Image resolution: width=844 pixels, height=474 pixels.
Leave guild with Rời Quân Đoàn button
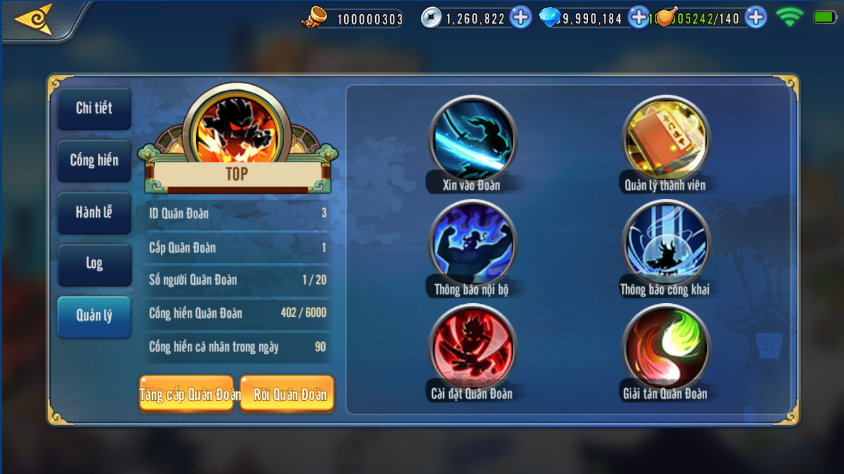coord(287,394)
